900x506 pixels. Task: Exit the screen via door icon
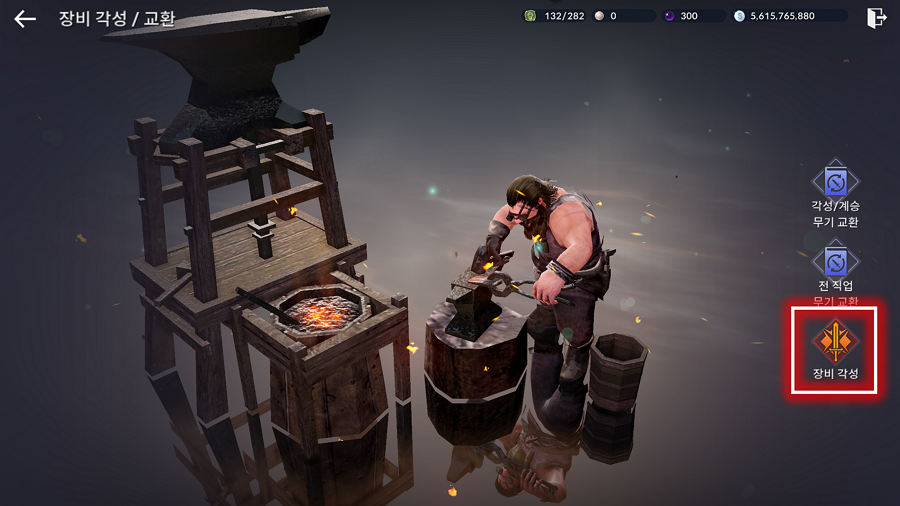[876, 17]
